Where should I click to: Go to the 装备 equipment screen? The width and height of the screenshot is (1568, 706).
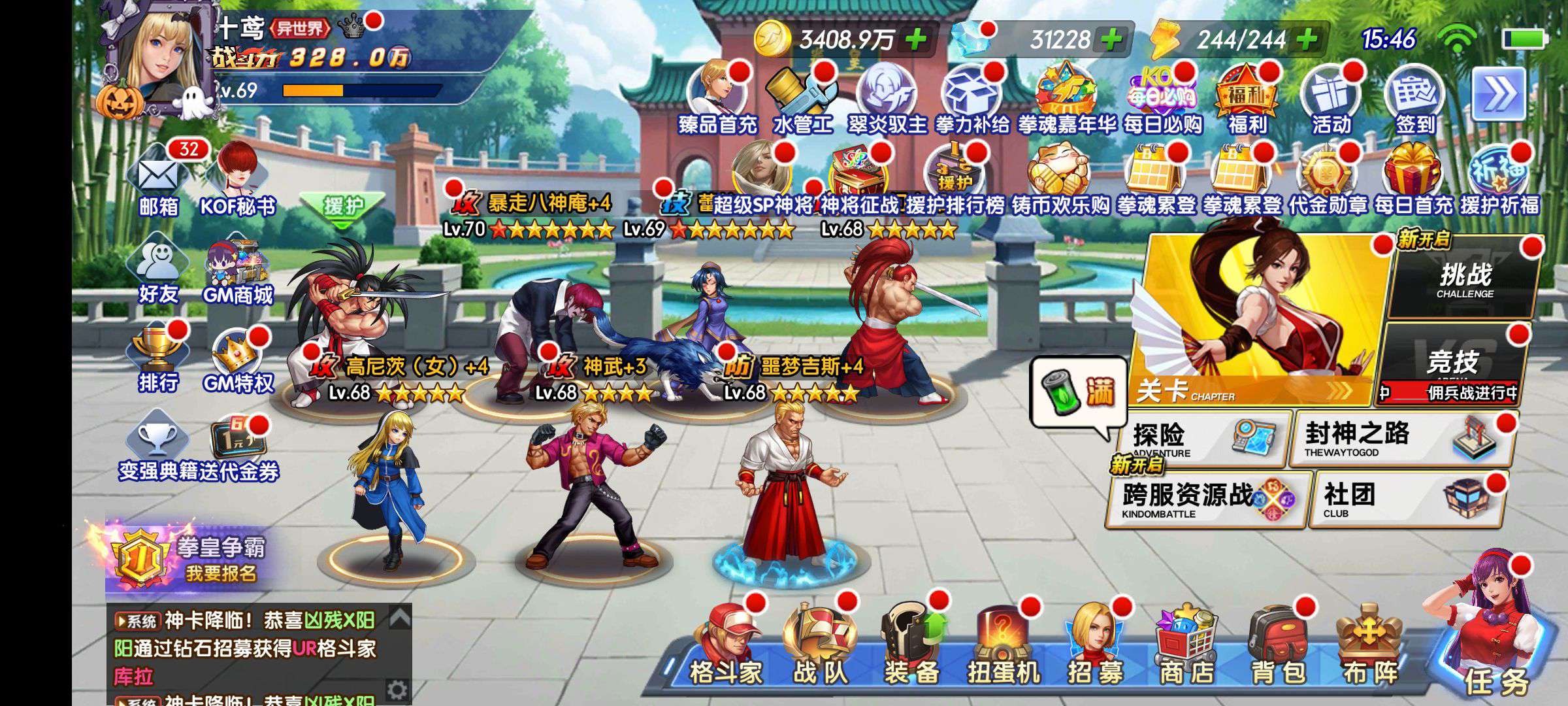pyautogui.click(x=911, y=647)
